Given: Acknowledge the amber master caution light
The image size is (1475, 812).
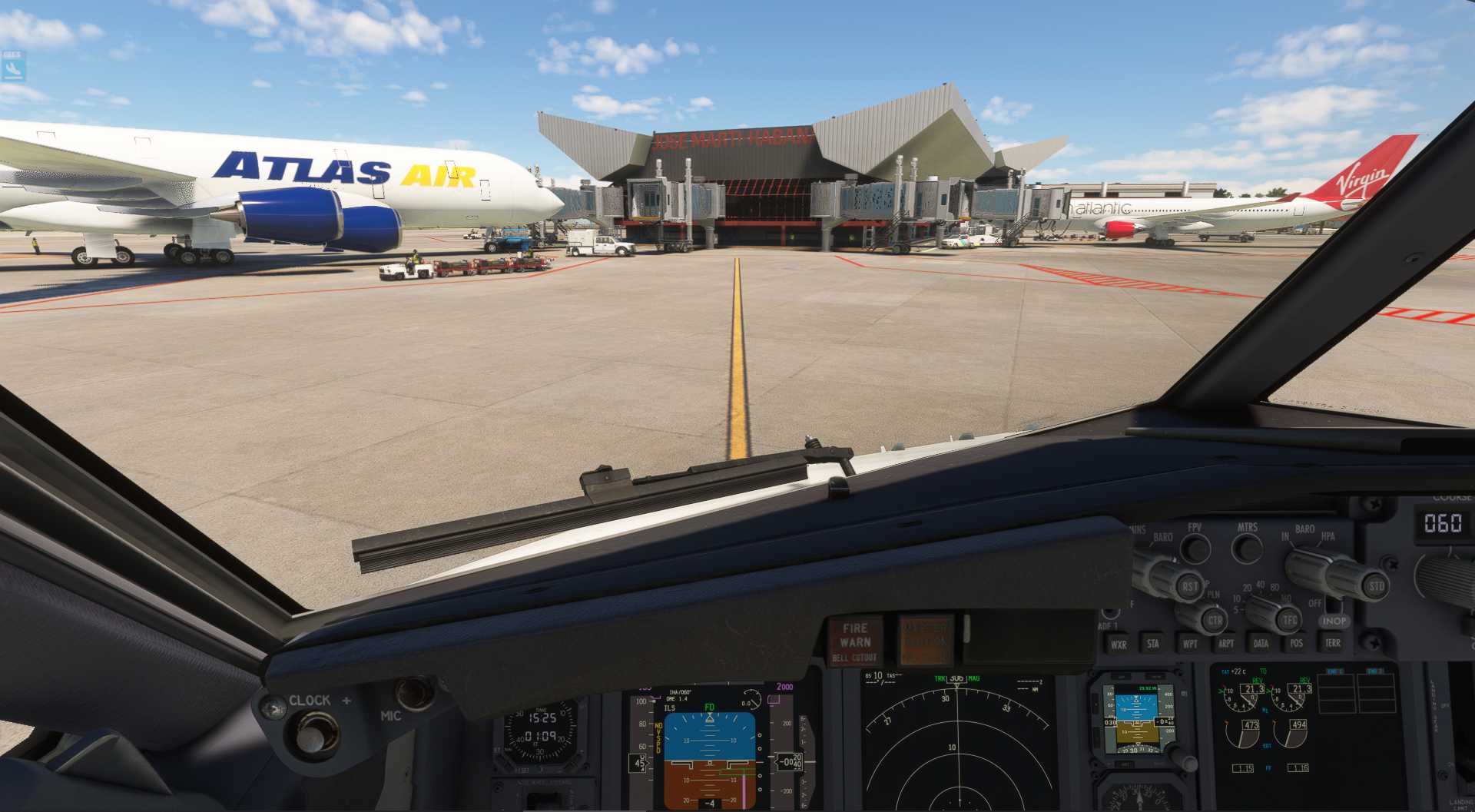Looking at the screenshot, I should [x=925, y=639].
